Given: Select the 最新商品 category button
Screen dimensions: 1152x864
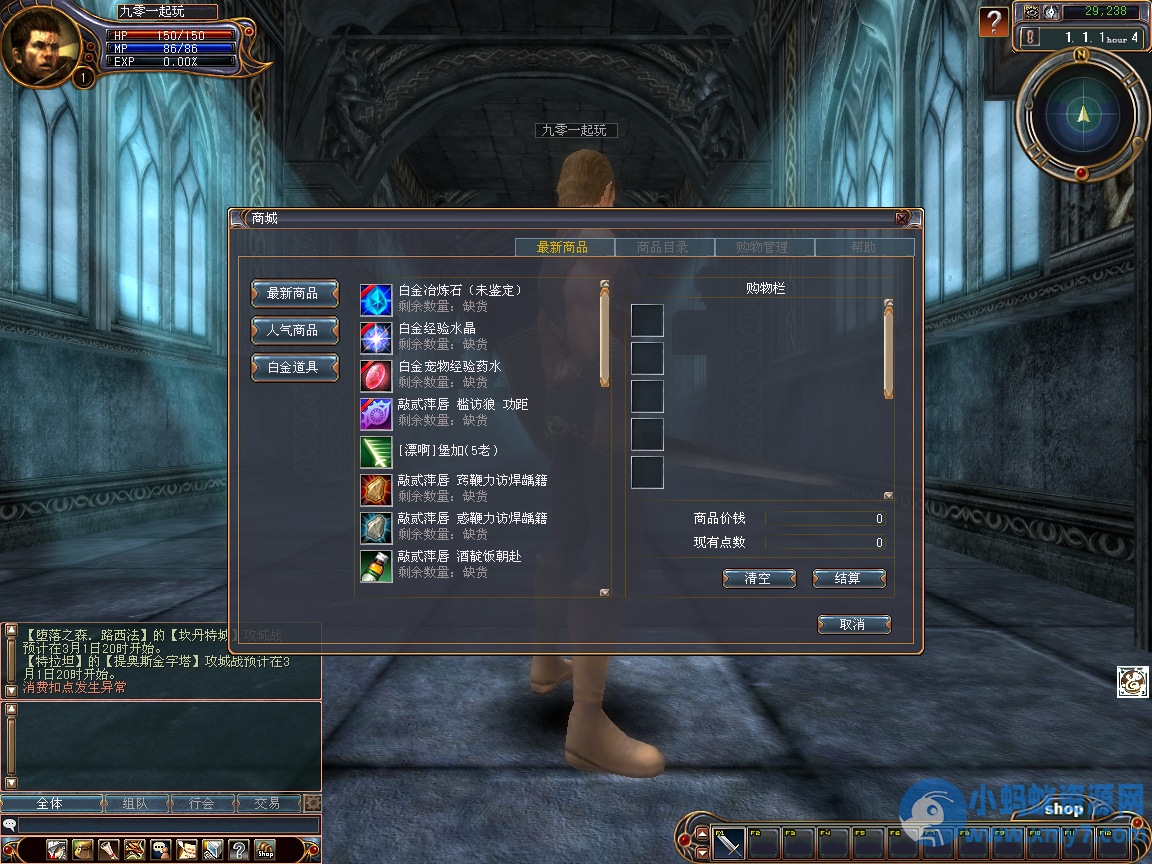Looking at the screenshot, I should [293, 293].
